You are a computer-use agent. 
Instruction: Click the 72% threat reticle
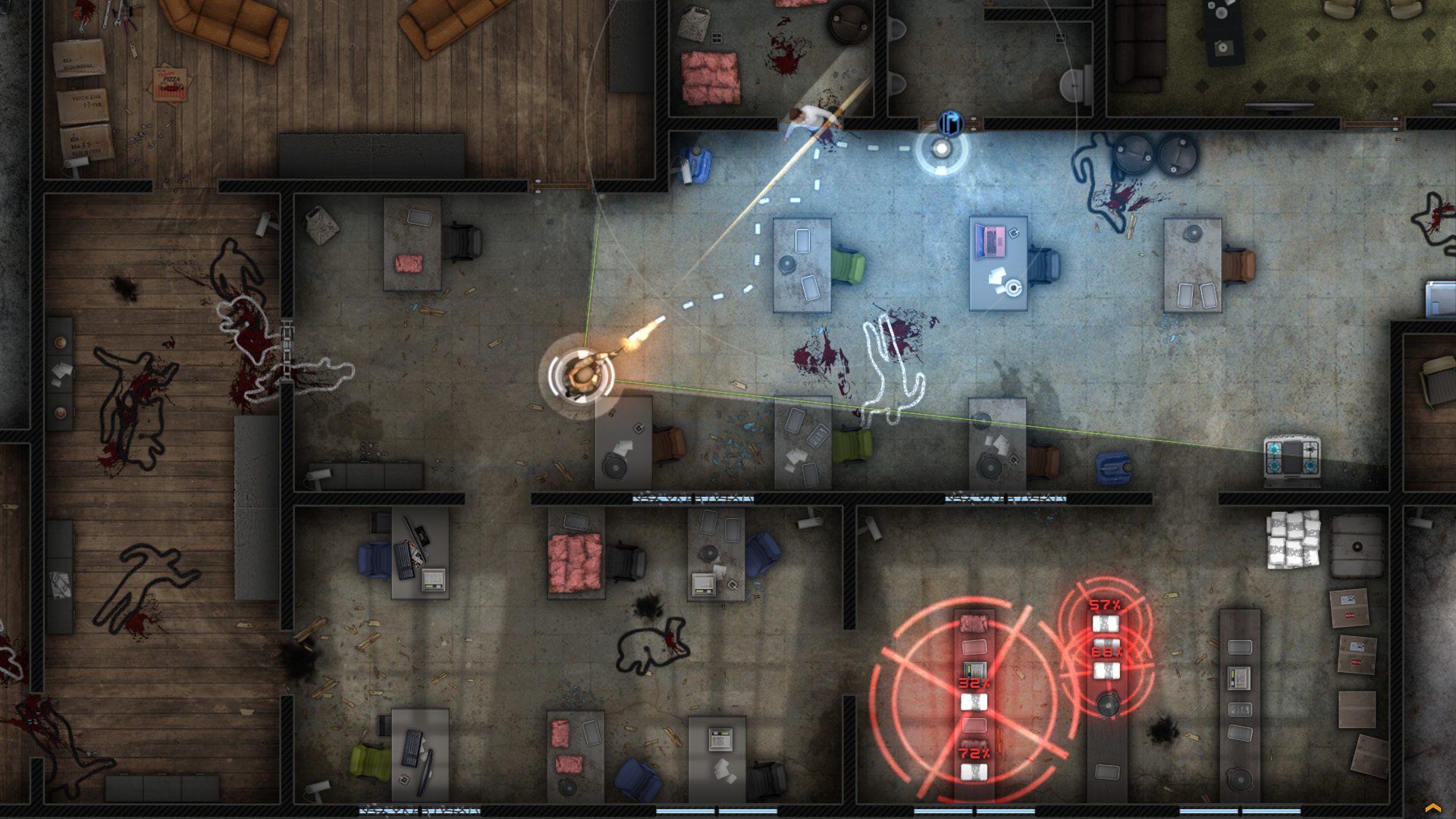pyautogui.click(x=974, y=753)
